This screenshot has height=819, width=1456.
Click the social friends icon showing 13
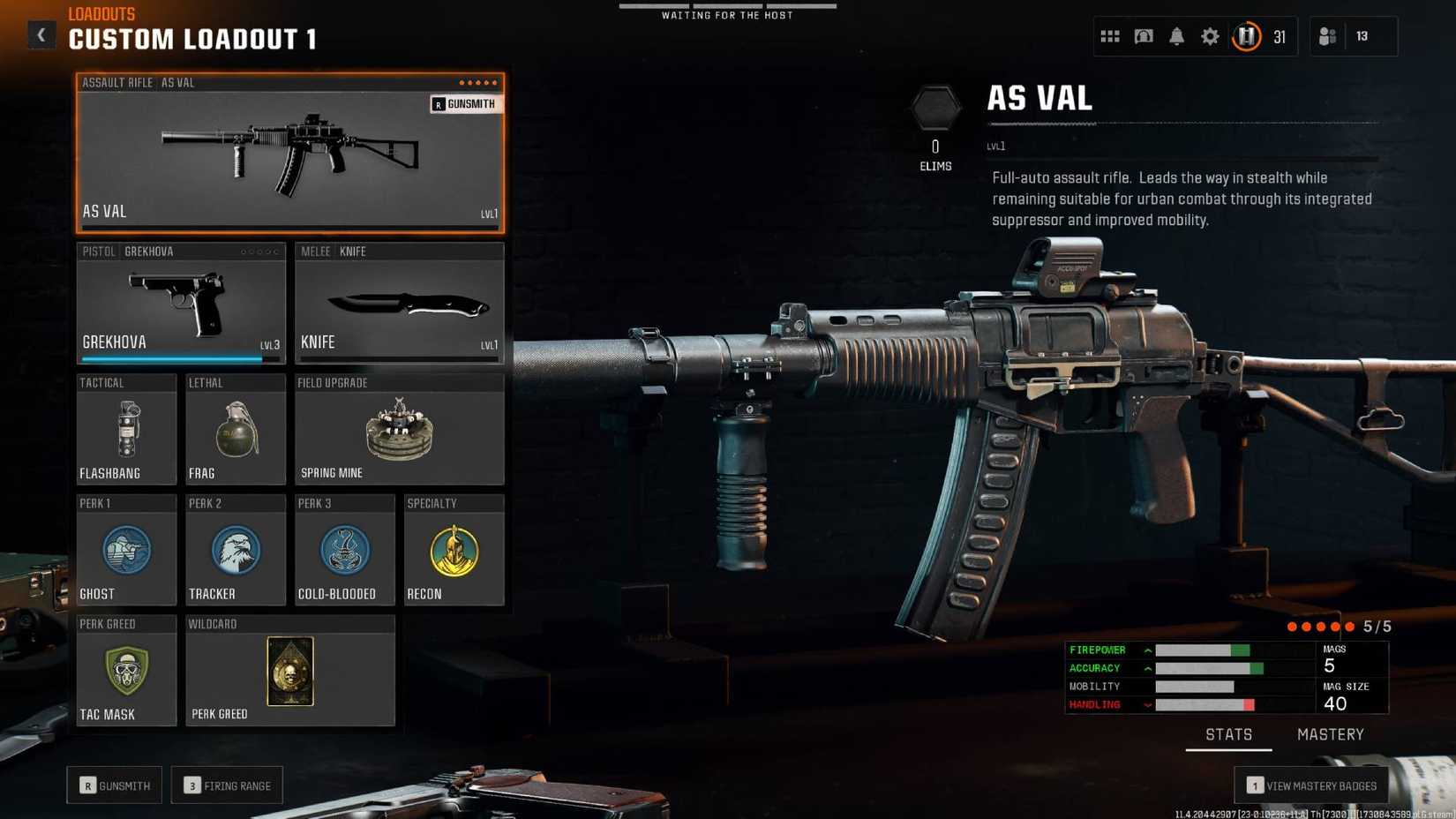click(1329, 36)
